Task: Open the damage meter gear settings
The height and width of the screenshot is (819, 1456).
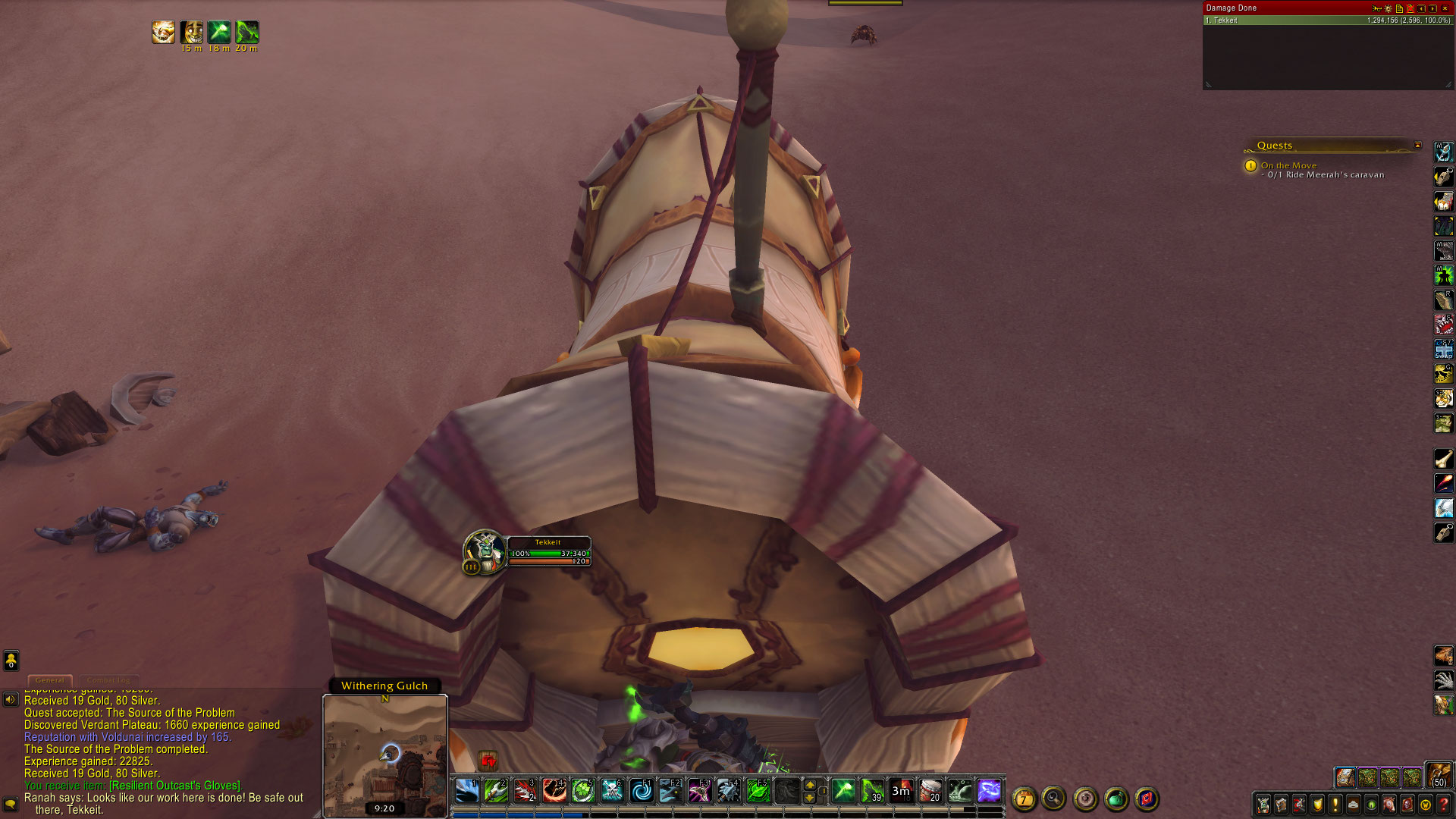Action: 1388,8
